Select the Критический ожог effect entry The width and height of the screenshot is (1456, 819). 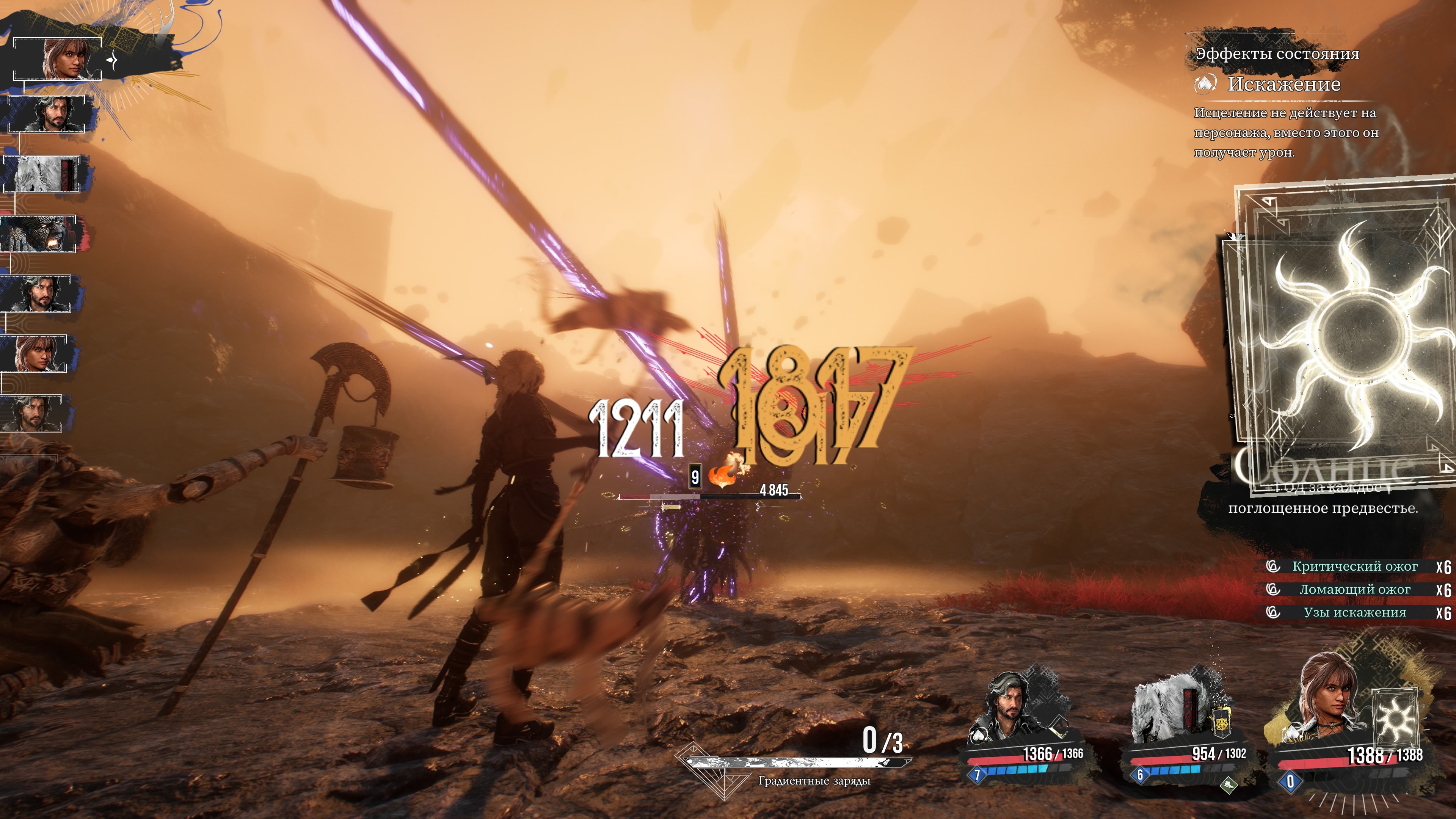[x=1354, y=566]
